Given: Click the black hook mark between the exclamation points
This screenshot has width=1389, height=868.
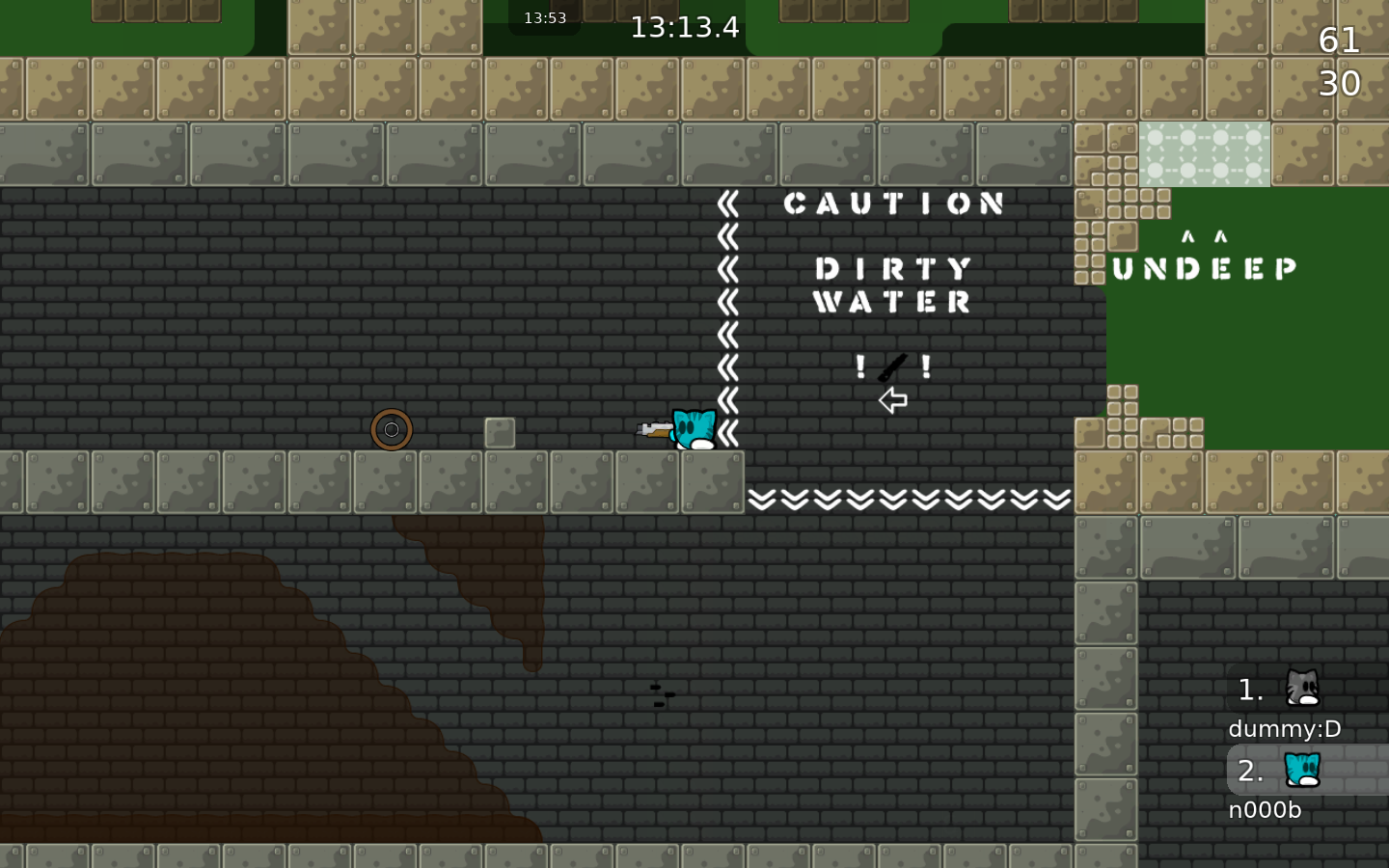Looking at the screenshot, I should pos(892,366).
